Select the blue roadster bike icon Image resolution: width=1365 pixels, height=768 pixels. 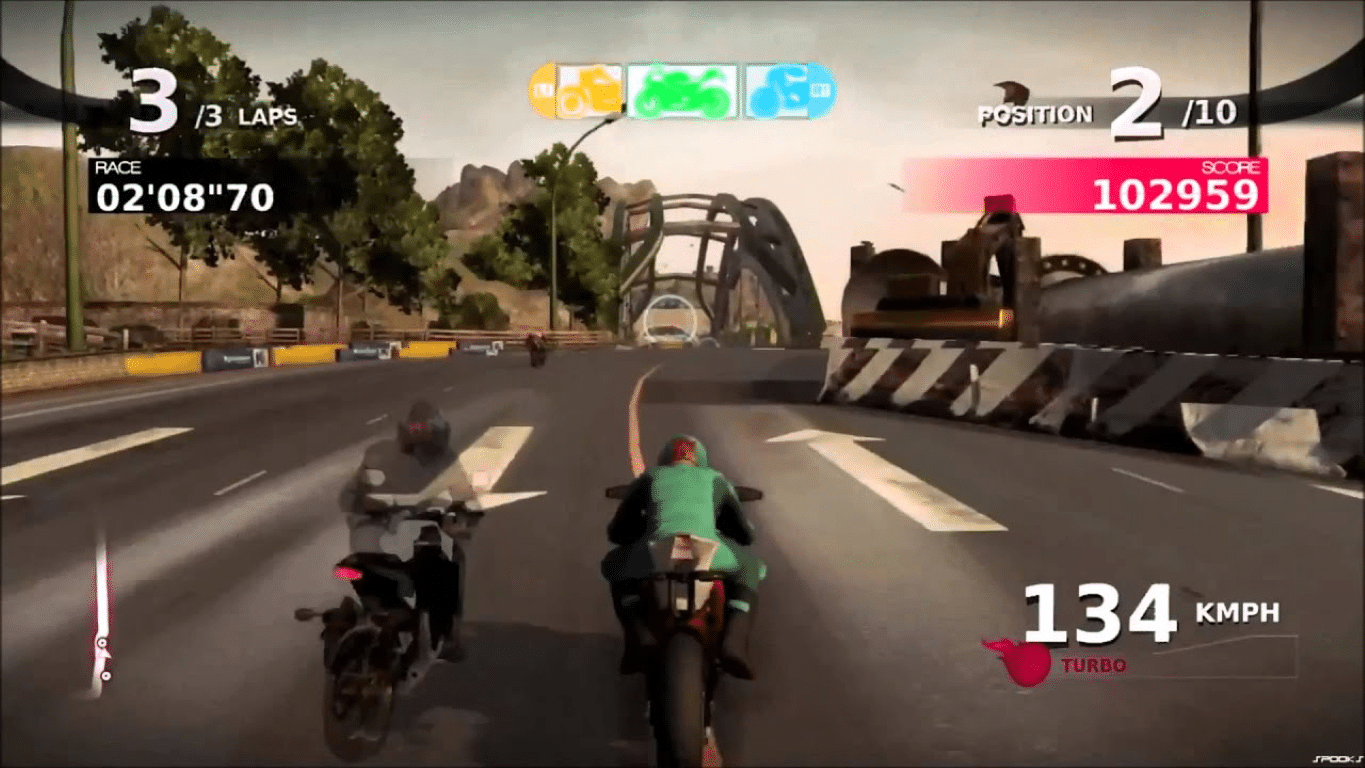click(x=778, y=88)
